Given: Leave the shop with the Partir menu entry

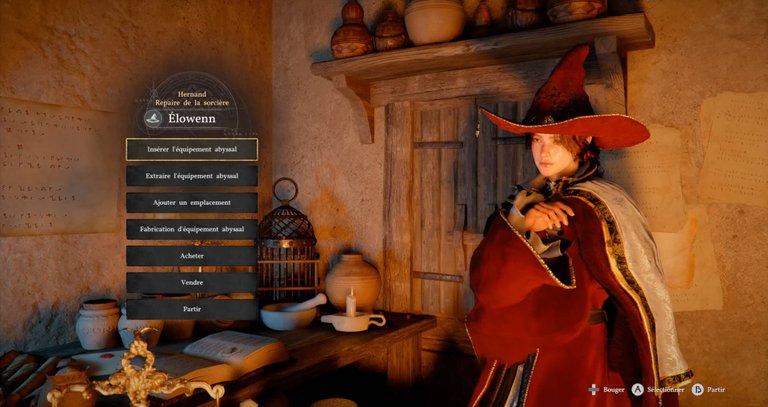Looking at the screenshot, I should [191, 310].
